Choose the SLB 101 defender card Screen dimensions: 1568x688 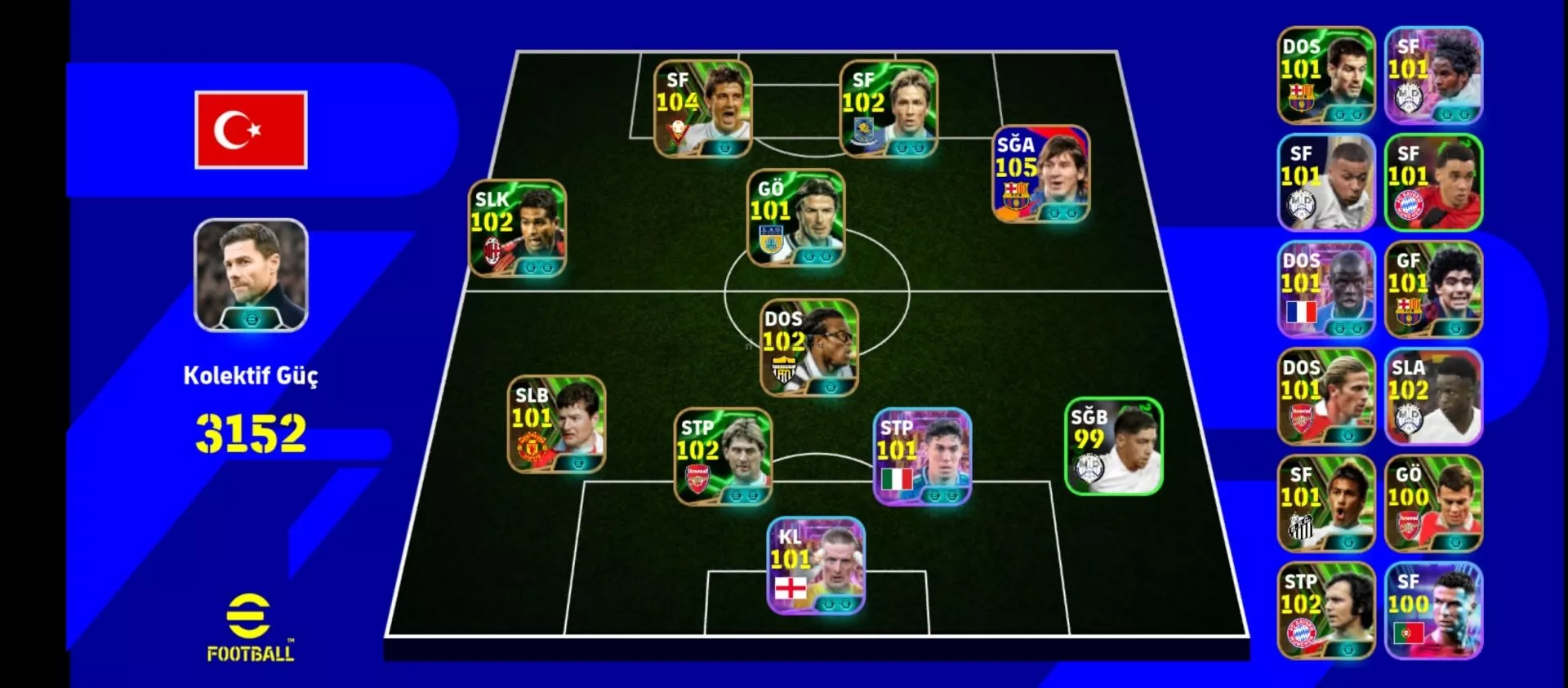[556, 424]
